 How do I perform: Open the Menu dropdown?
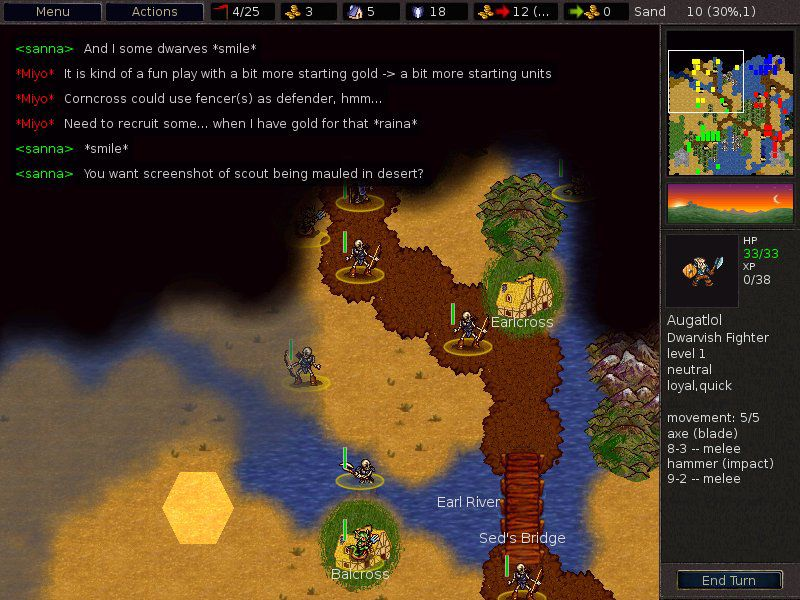point(53,12)
